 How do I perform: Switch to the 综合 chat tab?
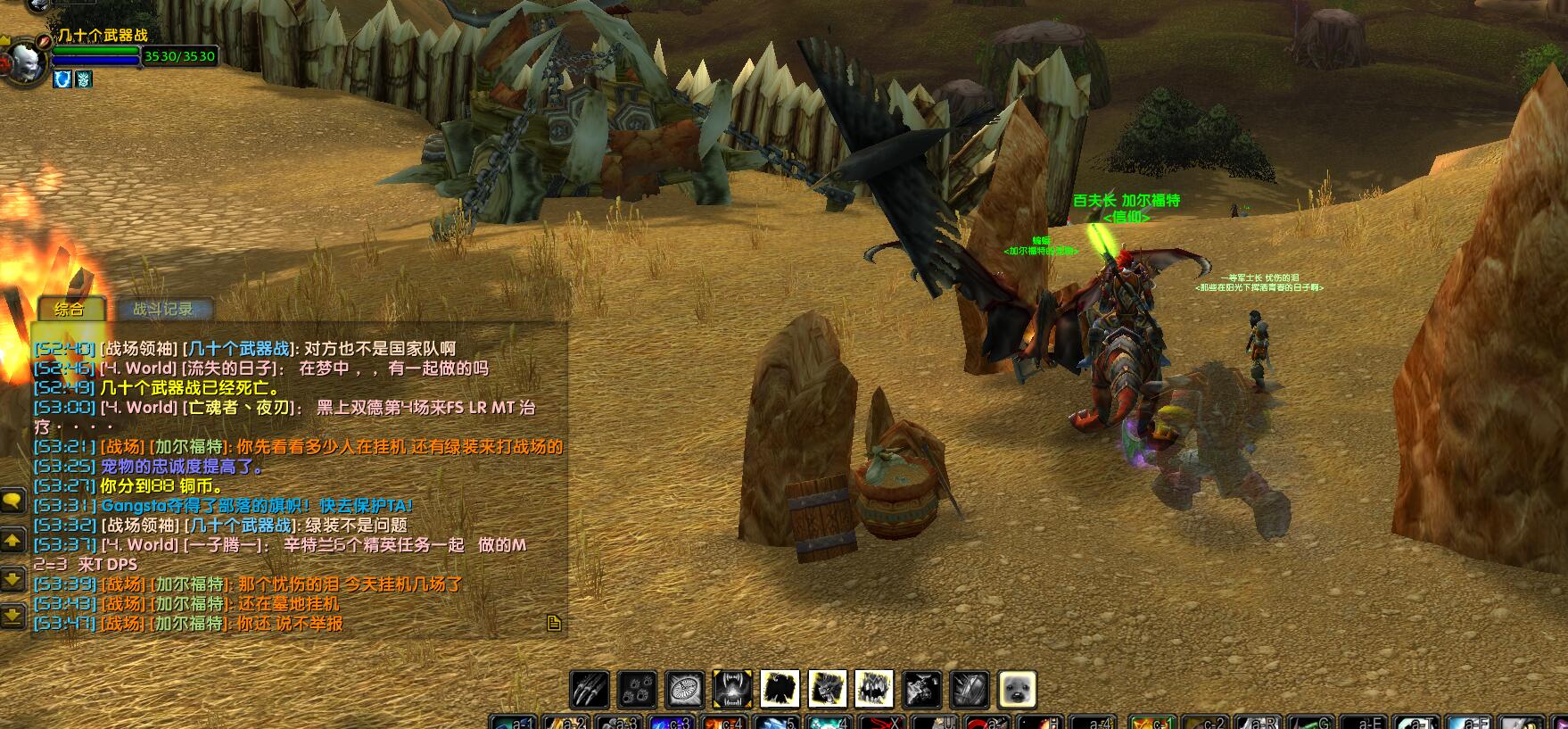(70, 310)
